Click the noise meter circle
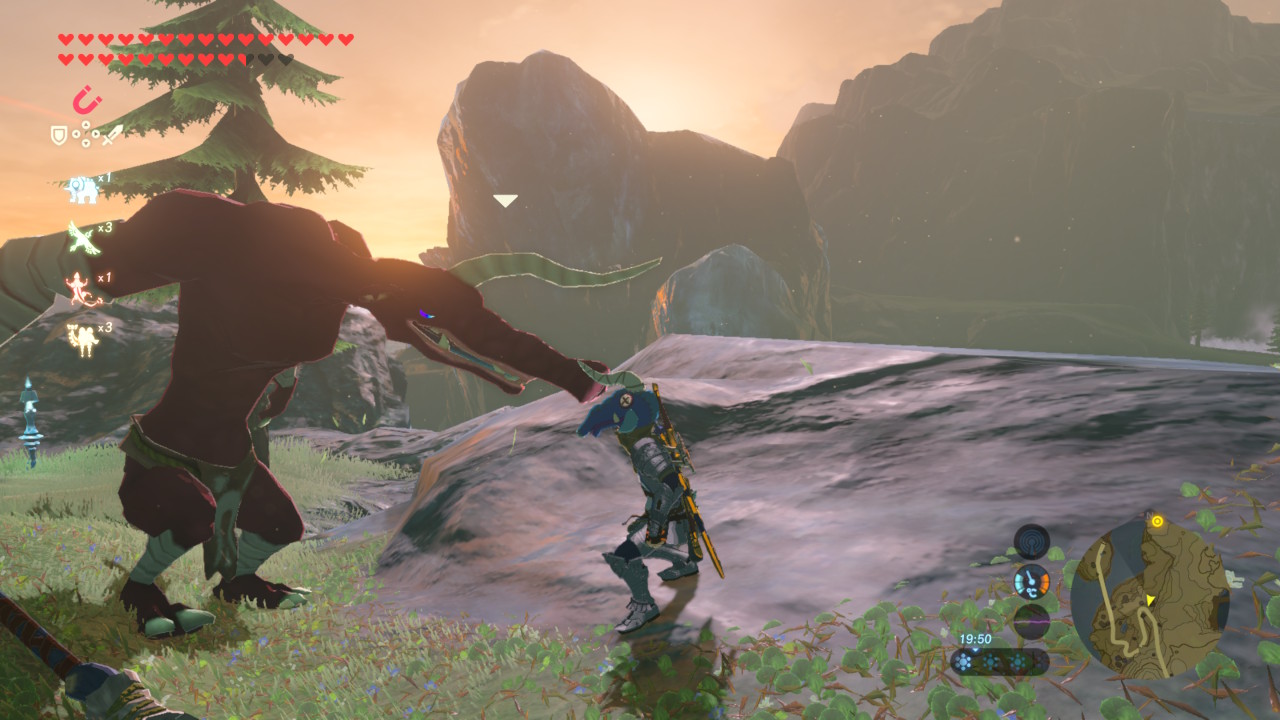The width and height of the screenshot is (1280, 720). (1031, 621)
